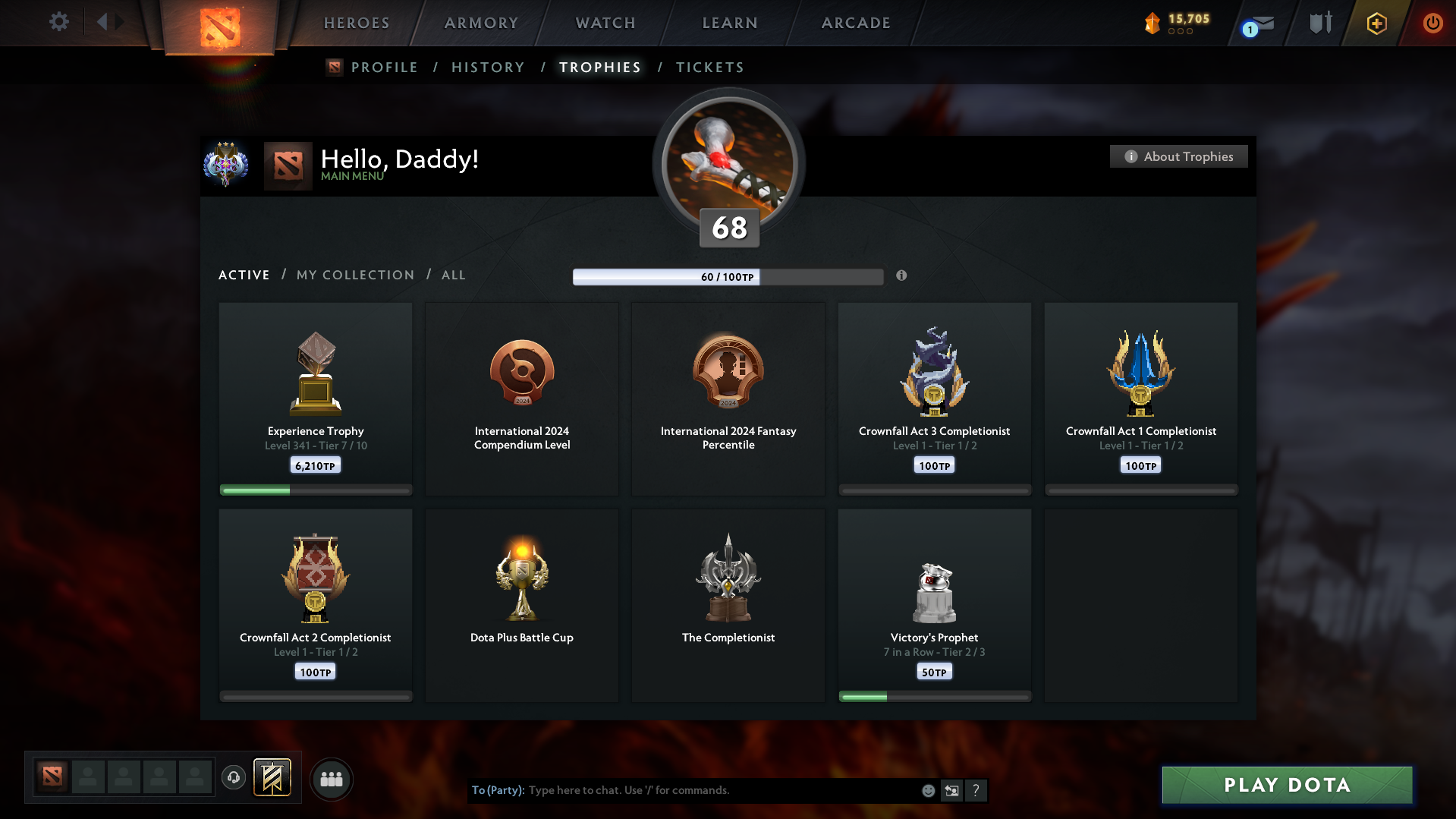Select the Victory's Prophet trophy
This screenshot has height=819, width=1456.
[934, 605]
